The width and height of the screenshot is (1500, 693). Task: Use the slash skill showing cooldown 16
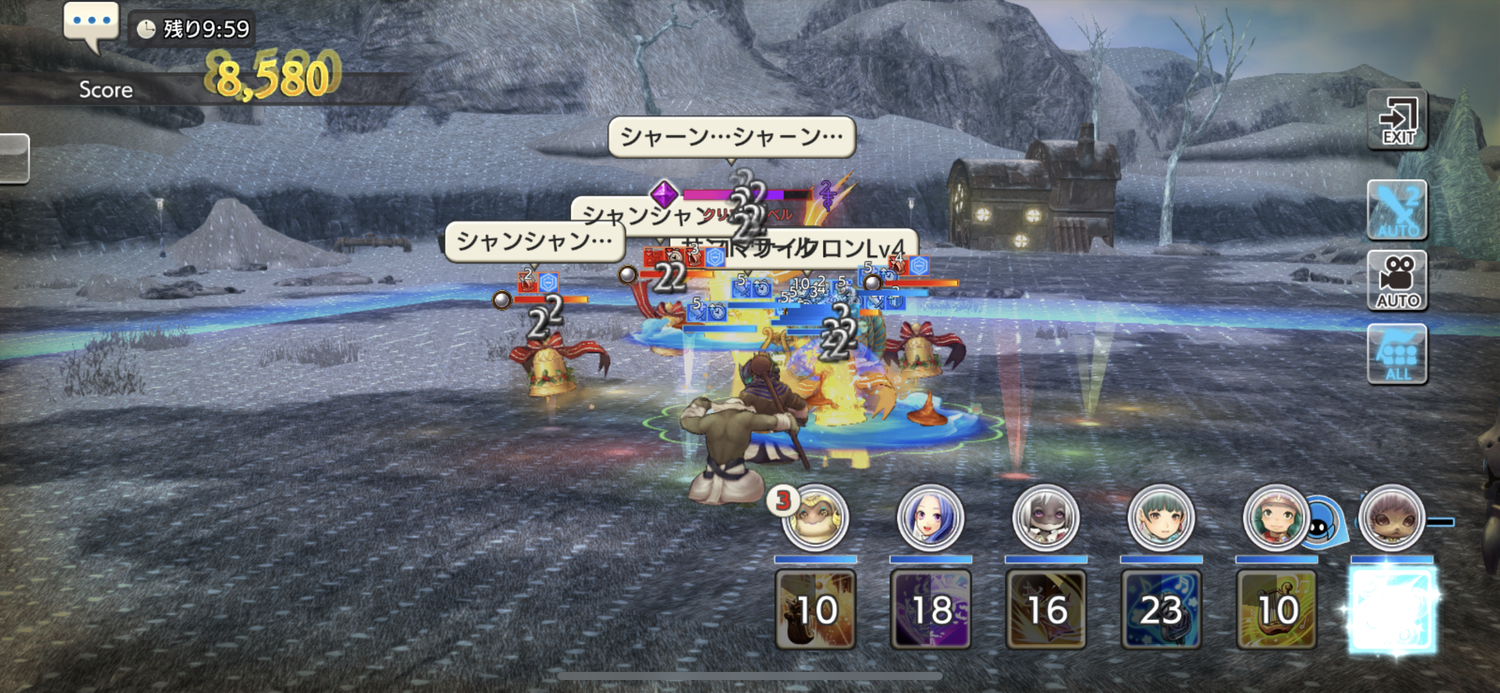pyautogui.click(x=1046, y=609)
